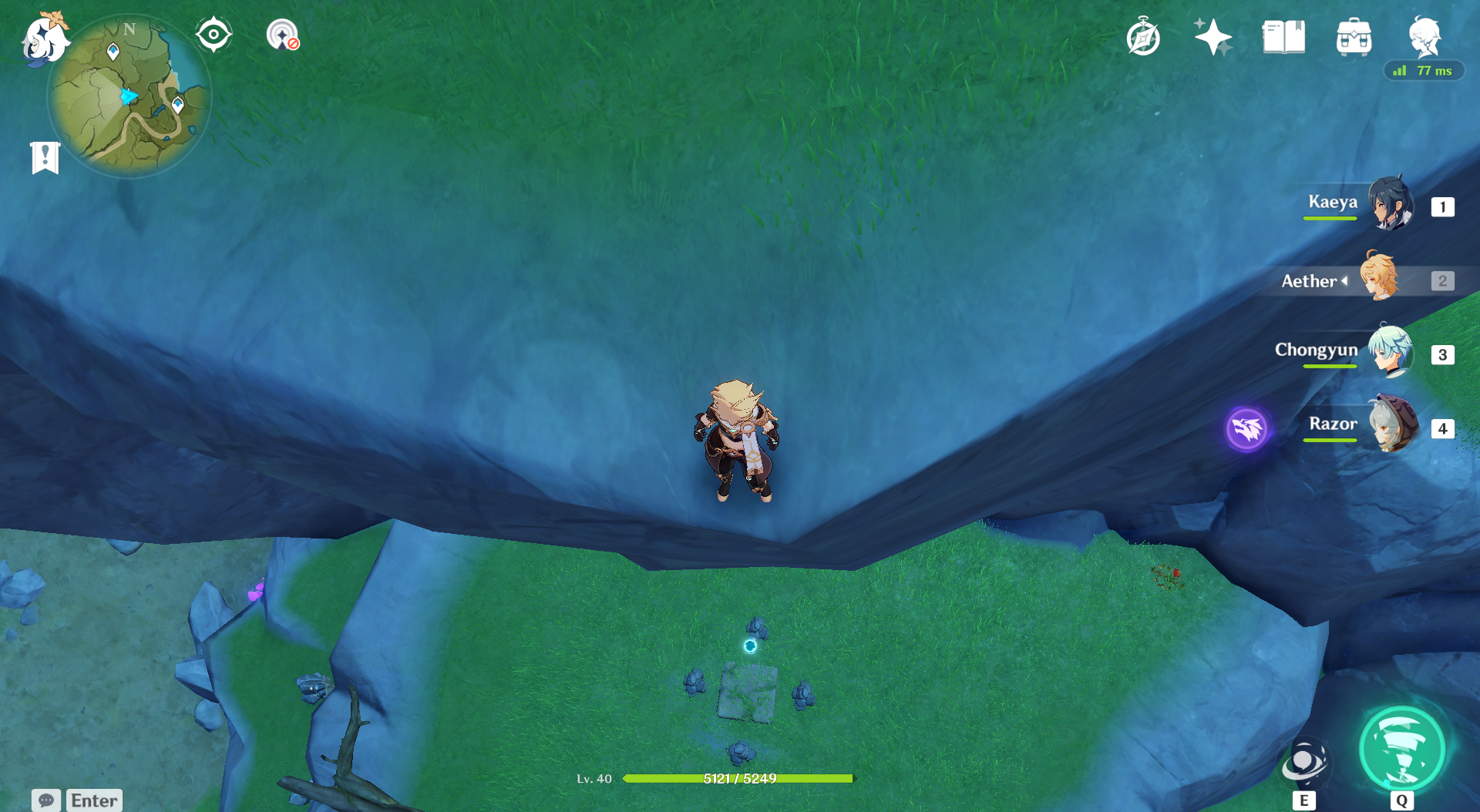The image size is (1480, 812).
Task: Open the chat speech bubble
Action: [x=46, y=800]
